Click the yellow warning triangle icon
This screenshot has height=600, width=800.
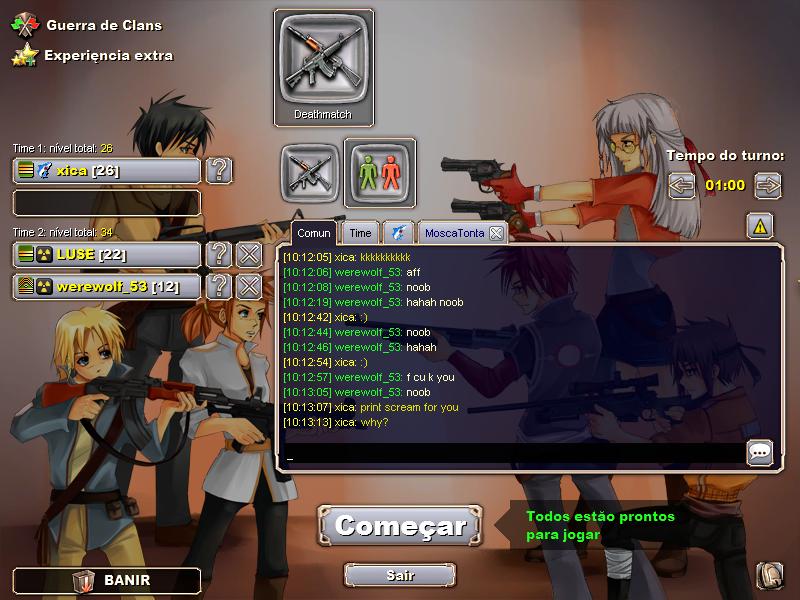pyautogui.click(x=760, y=227)
